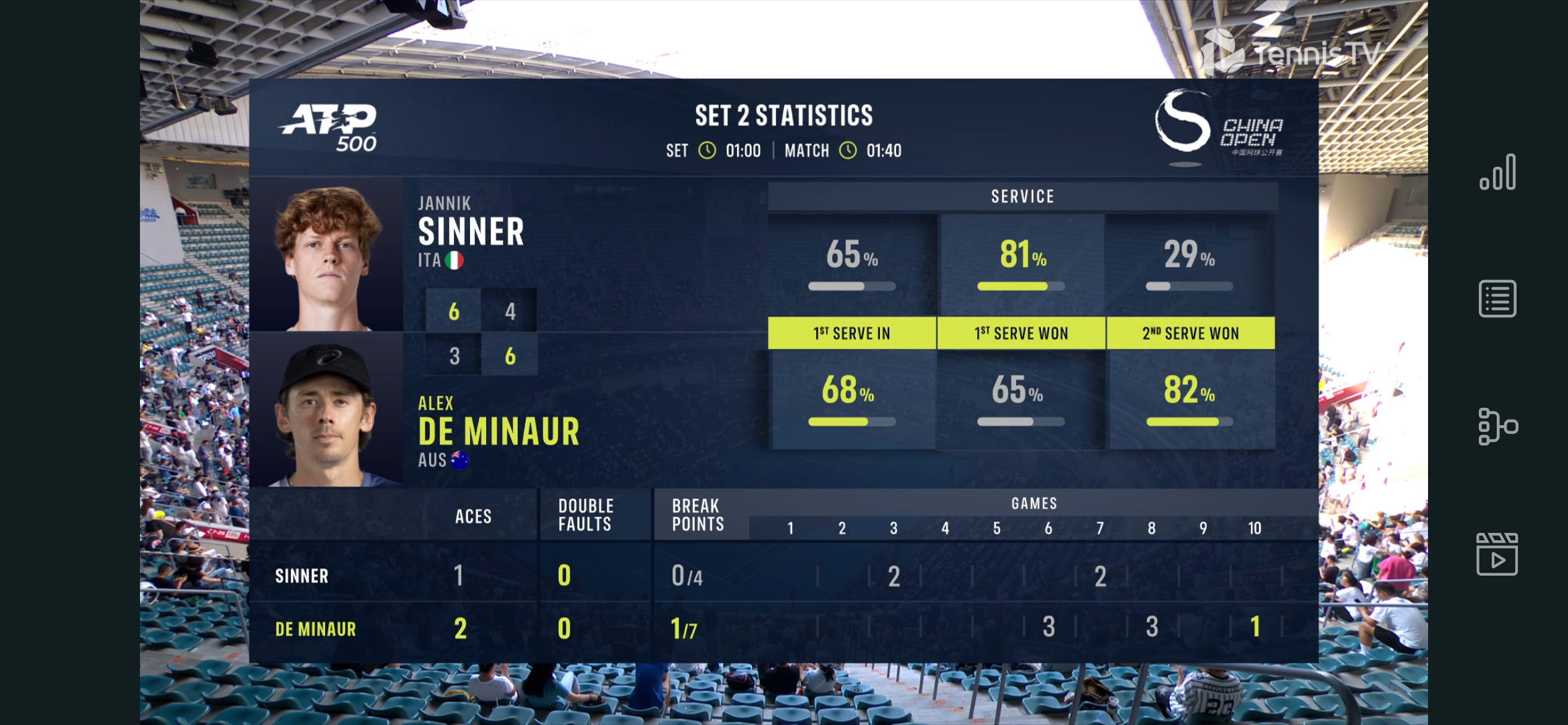Show the list panel icon
The width and height of the screenshot is (1568, 725).
coord(1497,299)
